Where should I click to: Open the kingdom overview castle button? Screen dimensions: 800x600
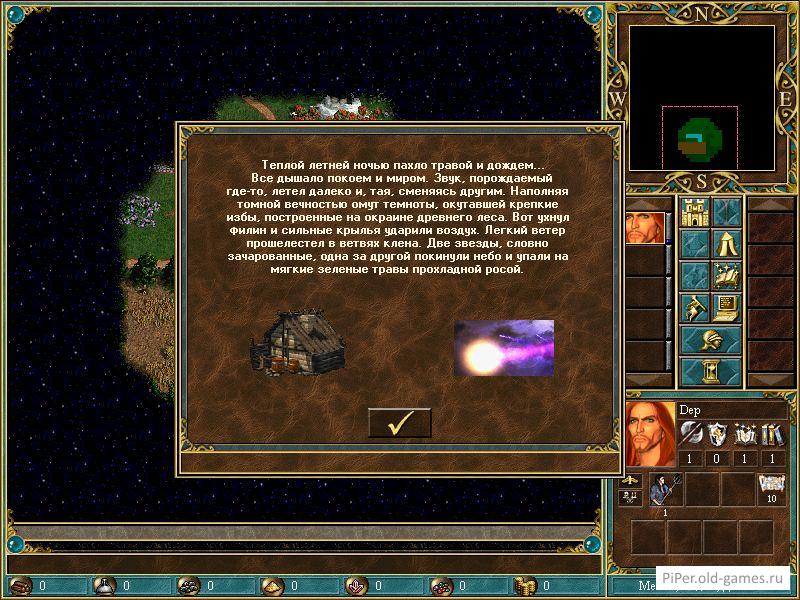pyautogui.click(x=694, y=212)
